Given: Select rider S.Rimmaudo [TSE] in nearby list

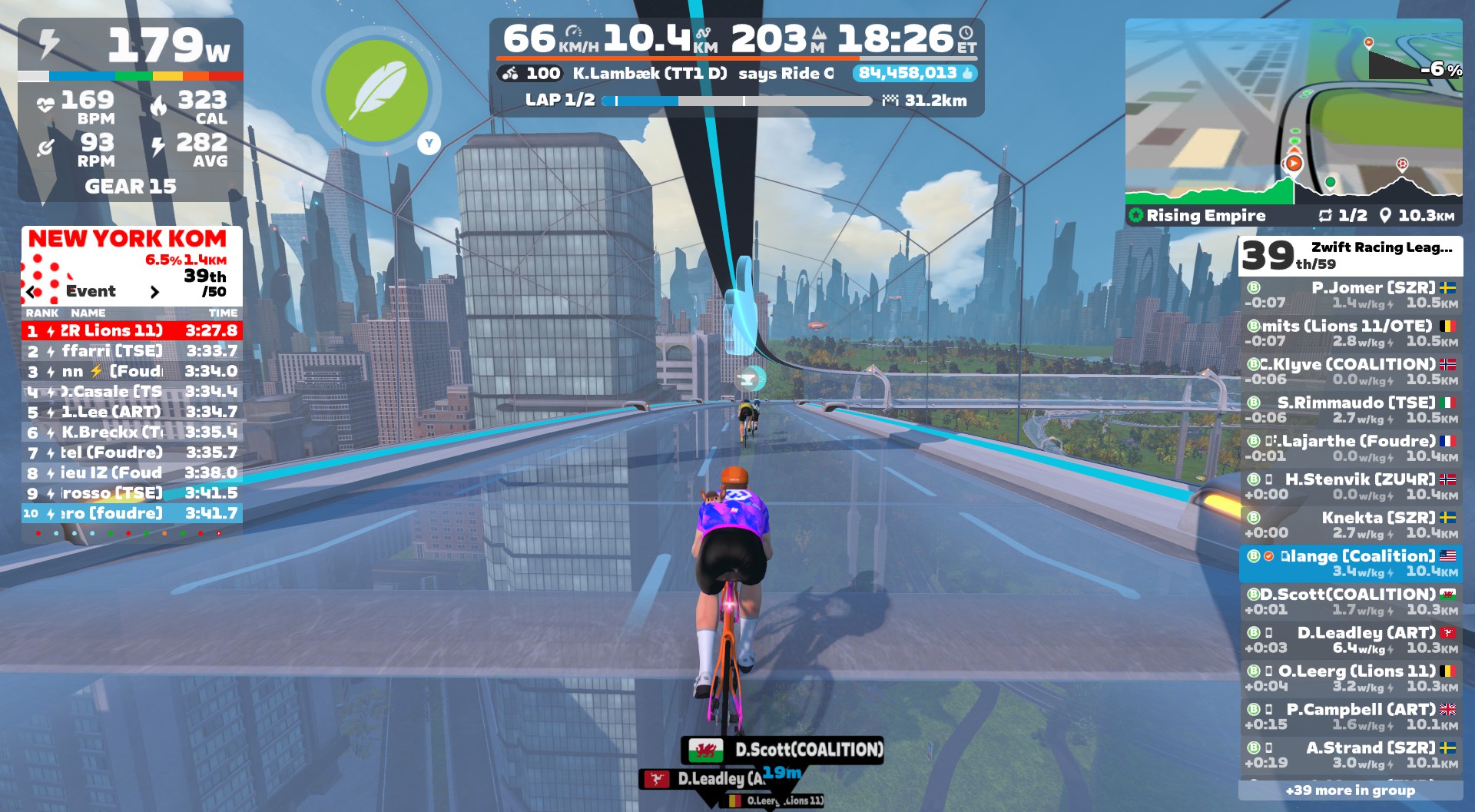Looking at the screenshot, I should [x=1351, y=410].
